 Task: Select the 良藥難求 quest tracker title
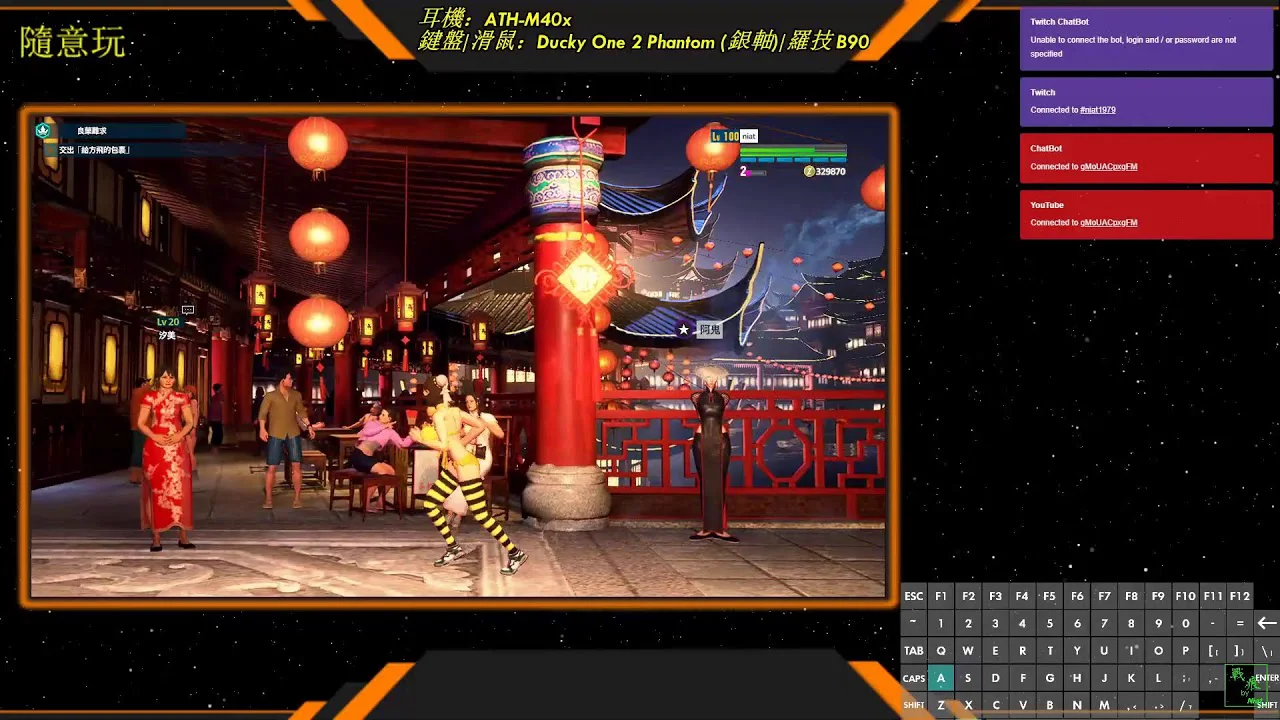(92, 131)
